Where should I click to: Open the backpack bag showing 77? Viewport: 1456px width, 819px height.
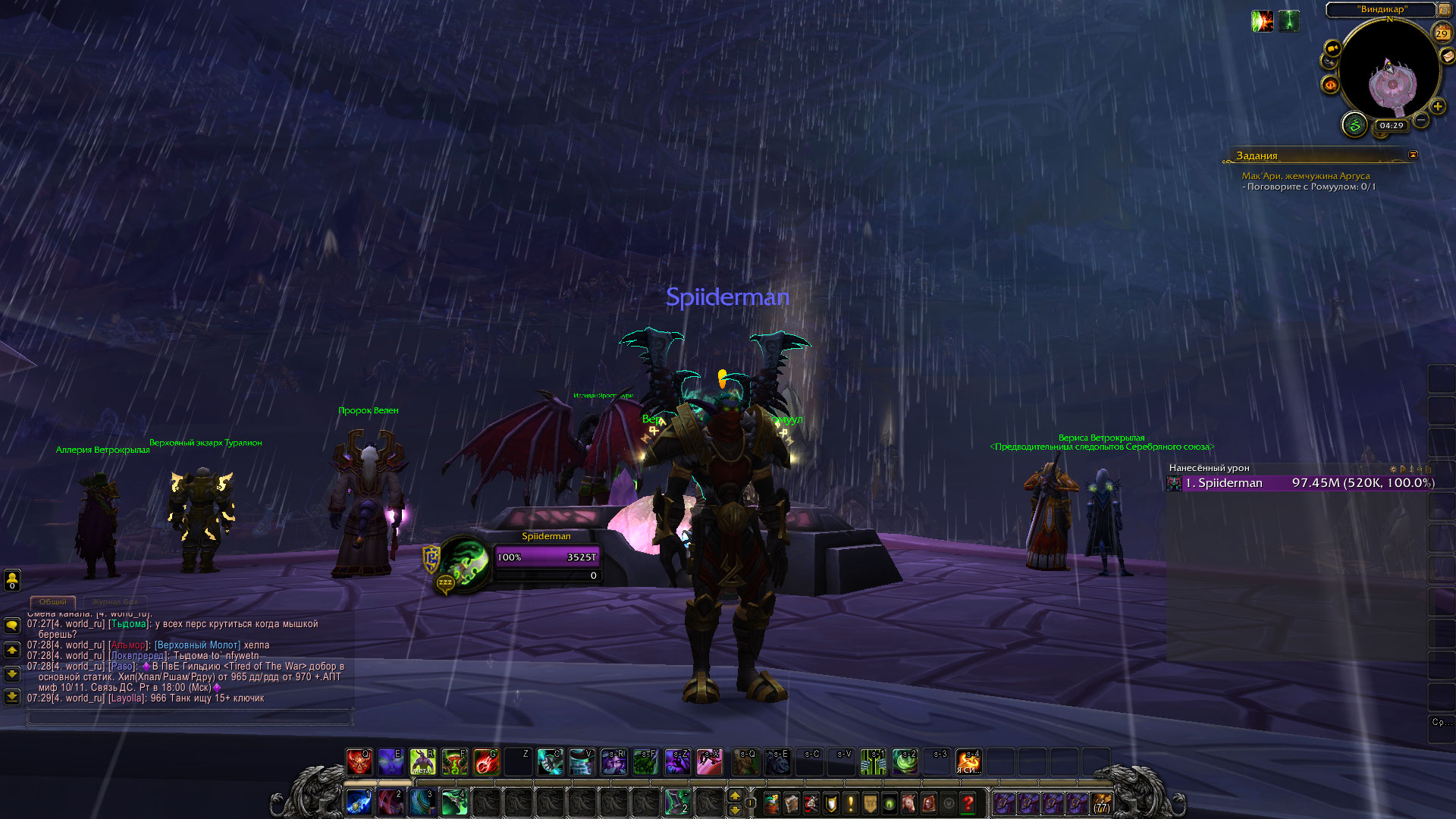(x=1101, y=803)
